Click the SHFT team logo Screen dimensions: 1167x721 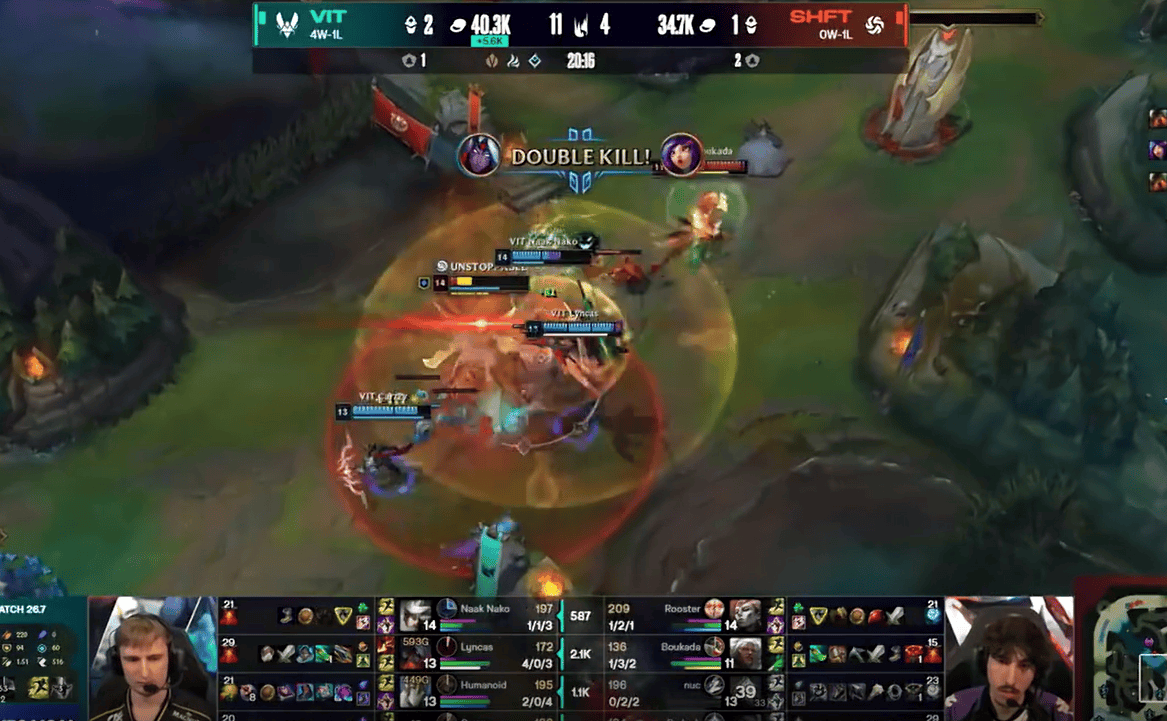pos(875,24)
